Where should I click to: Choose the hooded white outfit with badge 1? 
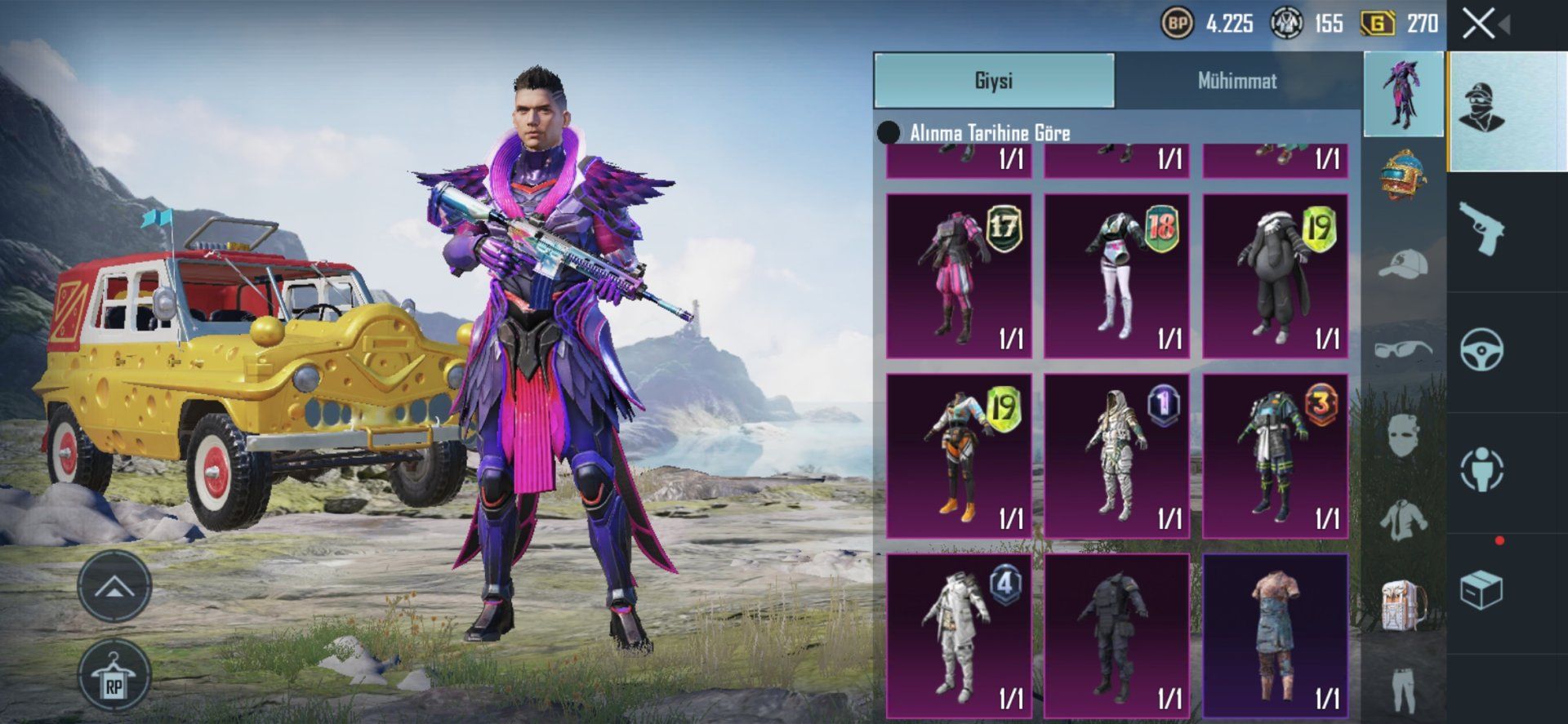click(x=1116, y=455)
